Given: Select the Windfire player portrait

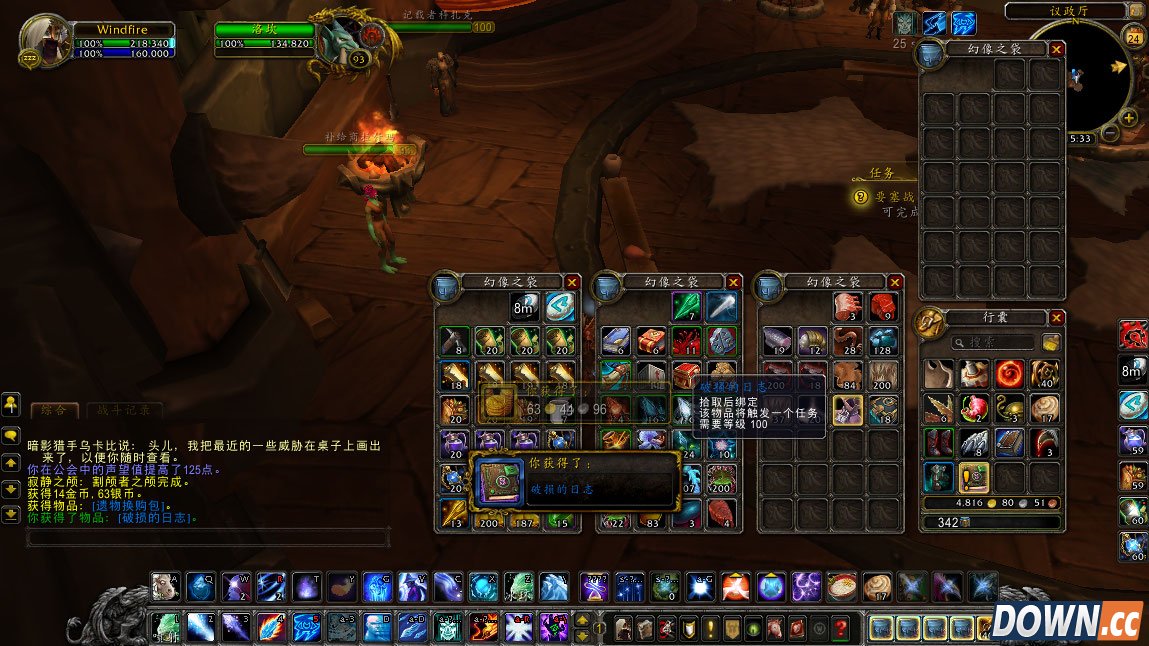Looking at the screenshot, I should 45,40.
